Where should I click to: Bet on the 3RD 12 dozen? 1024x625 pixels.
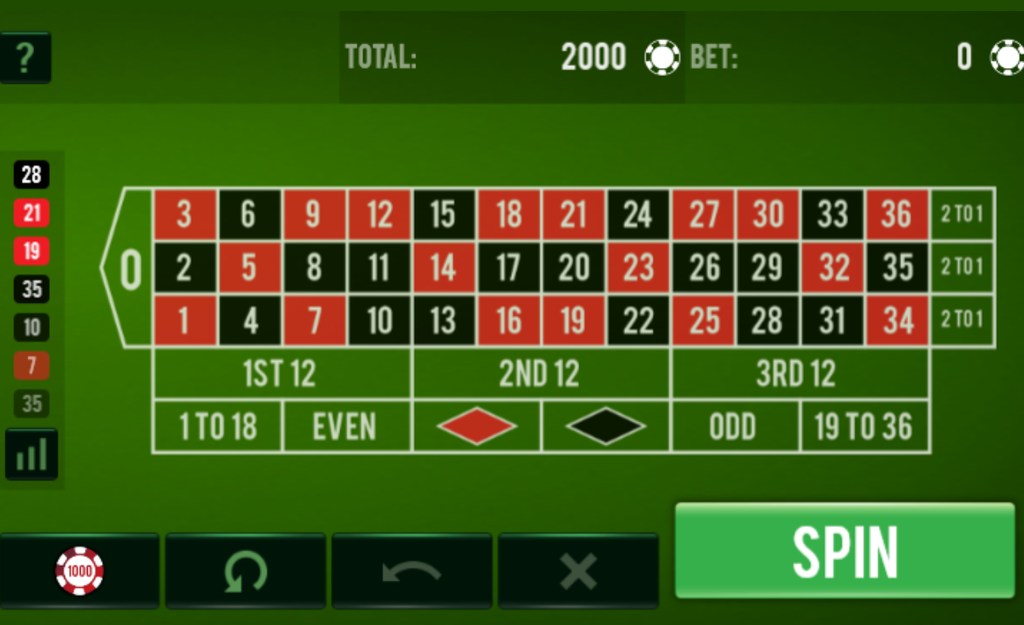pos(798,374)
